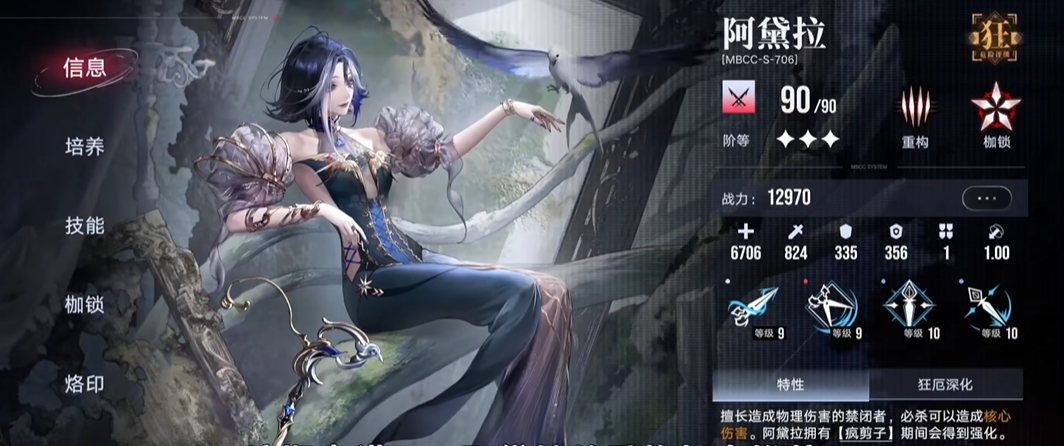Click the 重构 claw icon
The height and width of the screenshot is (446, 1064).
pos(914,108)
